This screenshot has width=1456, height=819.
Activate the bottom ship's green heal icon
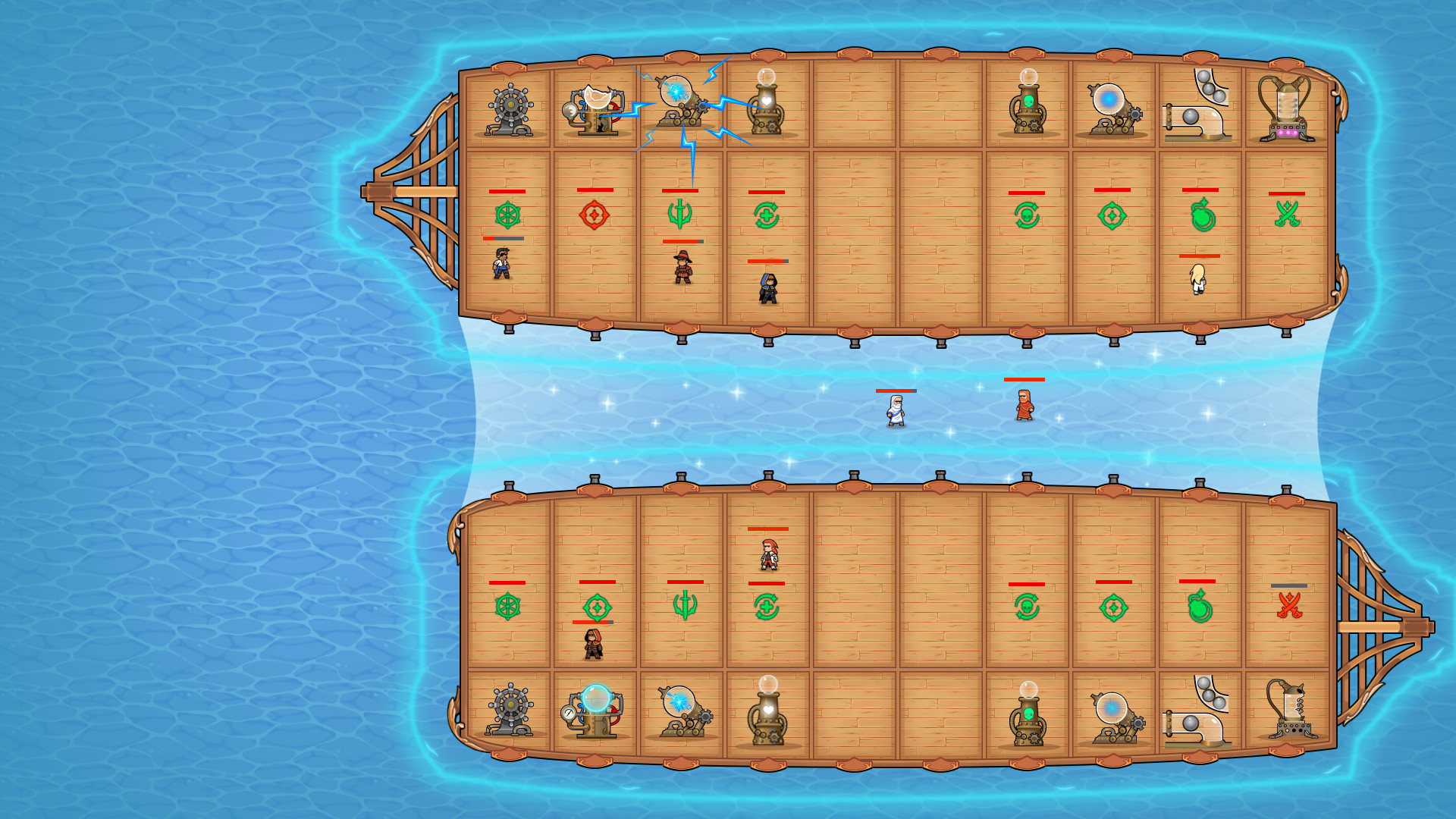tap(767, 607)
